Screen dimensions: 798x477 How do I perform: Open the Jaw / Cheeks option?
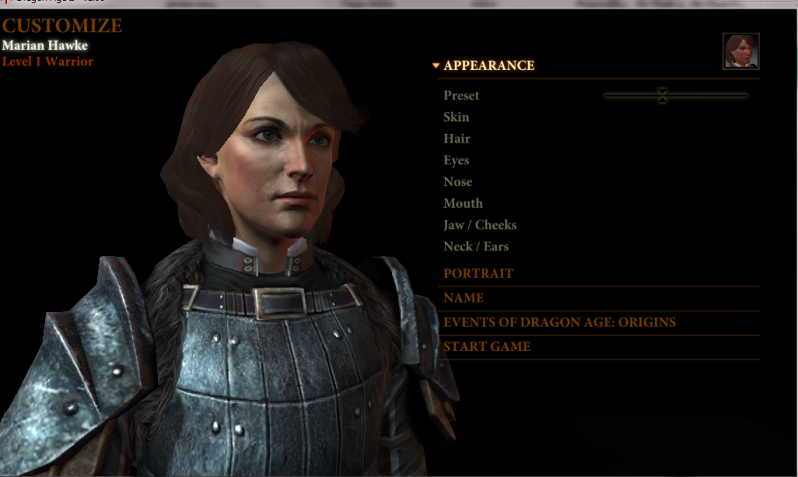click(x=479, y=225)
